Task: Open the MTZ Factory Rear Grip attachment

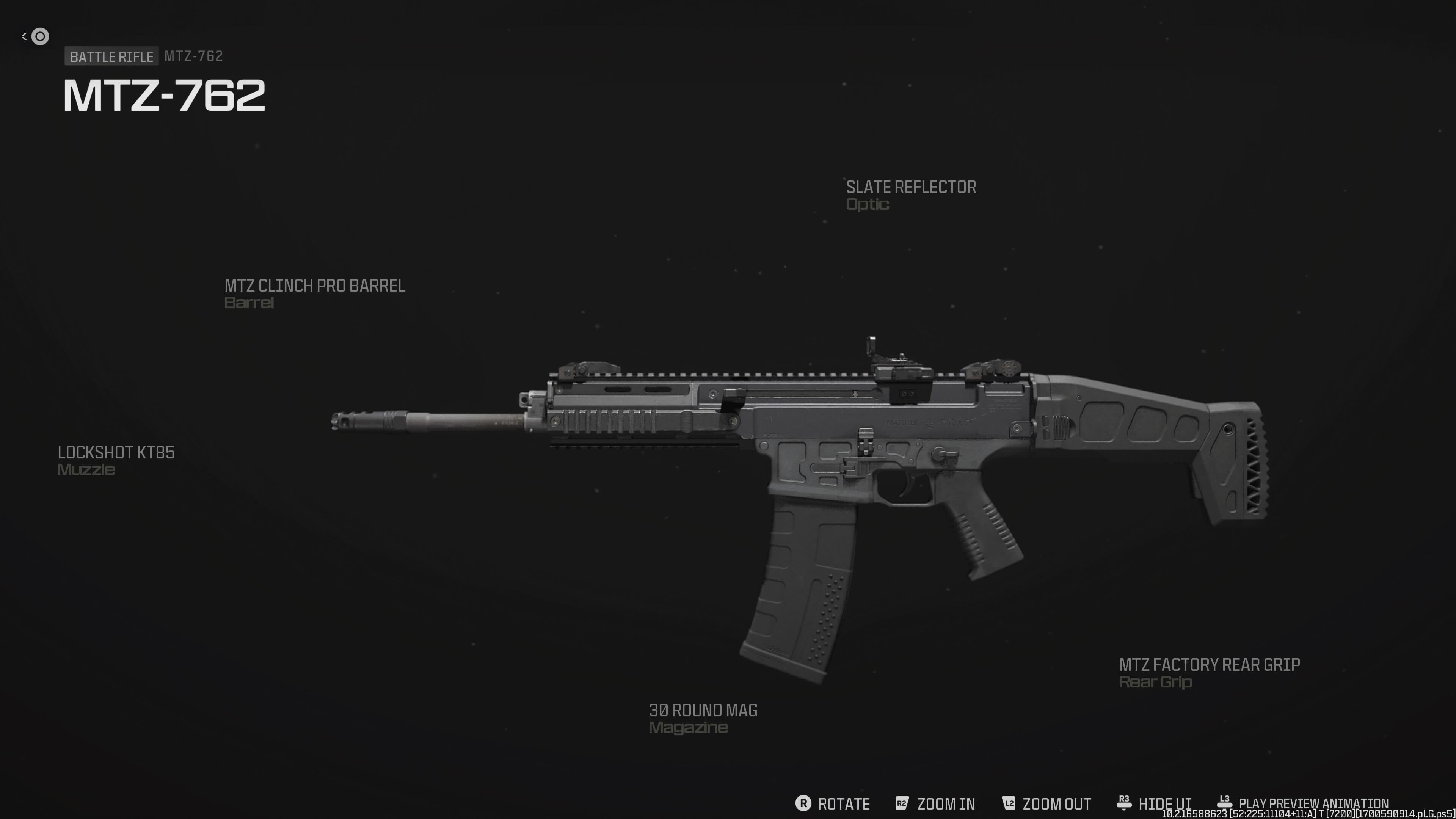Action: (x=1210, y=672)
